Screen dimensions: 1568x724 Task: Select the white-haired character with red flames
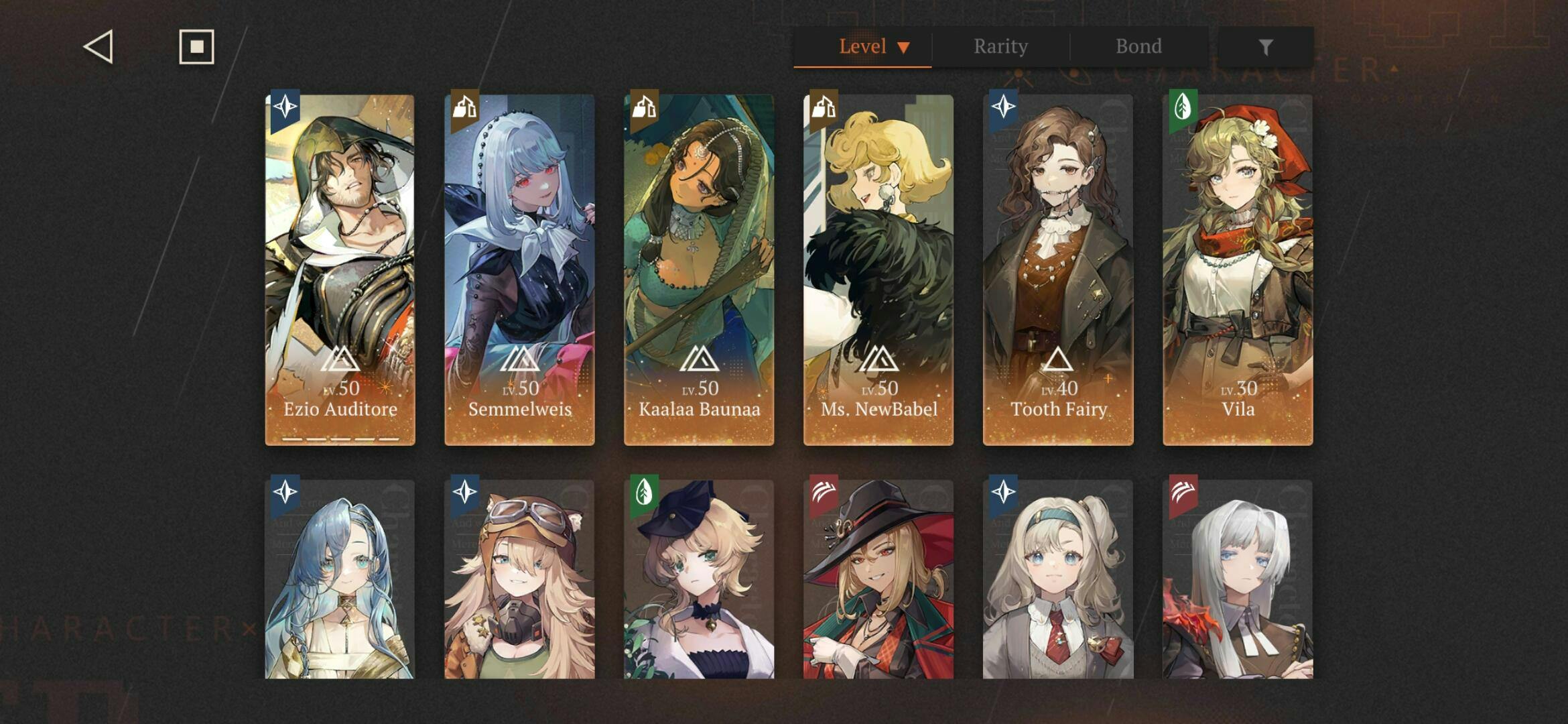tap(1238, 580)
